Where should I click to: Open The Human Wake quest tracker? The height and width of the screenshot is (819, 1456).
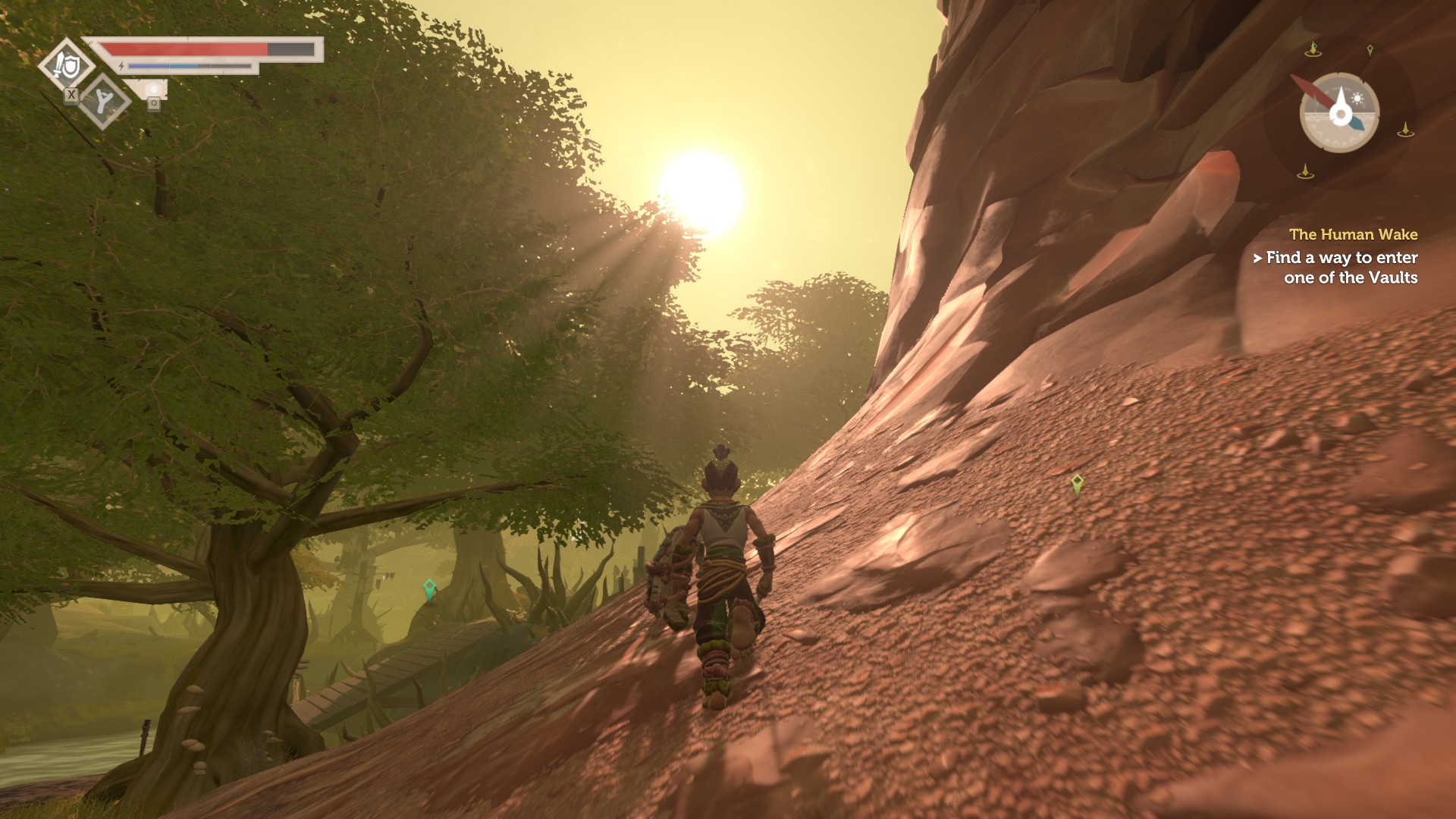tap(1353, 235)
